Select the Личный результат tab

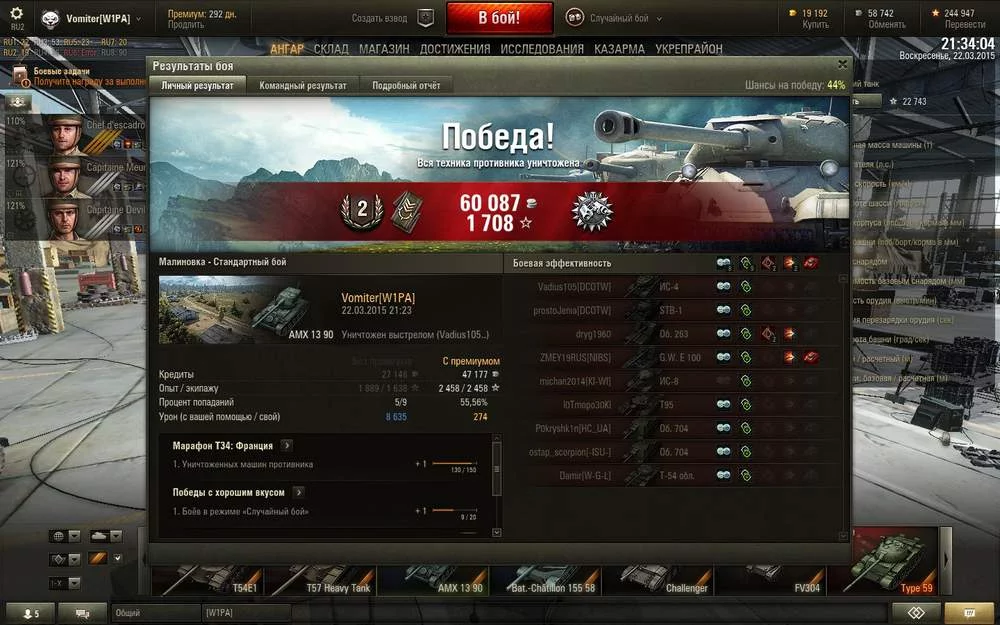[x=198, y=86]
